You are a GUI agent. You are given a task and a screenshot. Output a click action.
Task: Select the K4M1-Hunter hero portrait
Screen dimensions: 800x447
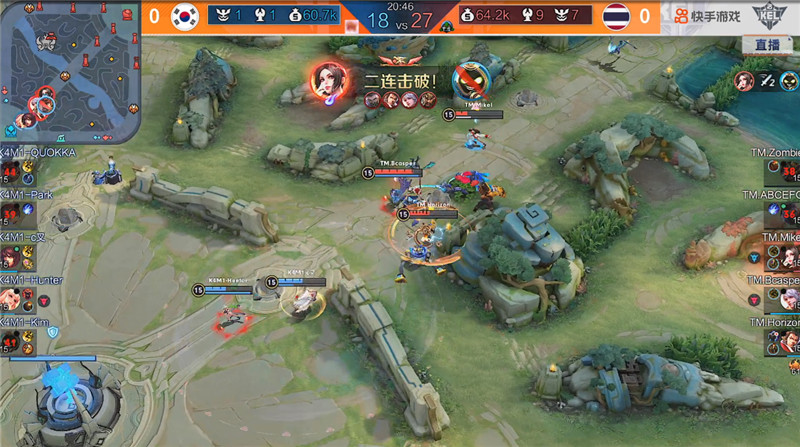coord(10,299)
